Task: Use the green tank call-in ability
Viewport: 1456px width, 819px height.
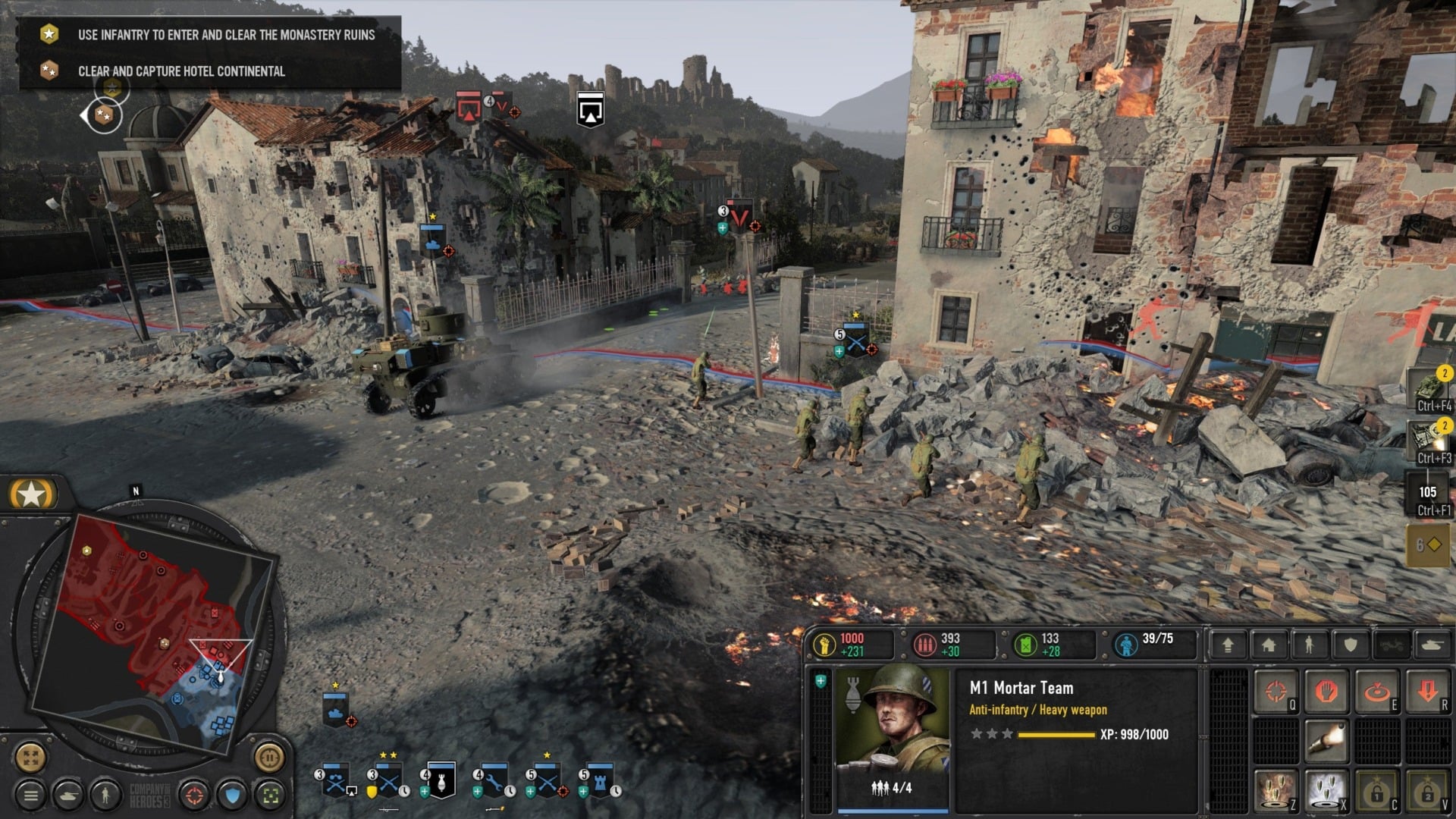Action: click(x=1429, y=388)
